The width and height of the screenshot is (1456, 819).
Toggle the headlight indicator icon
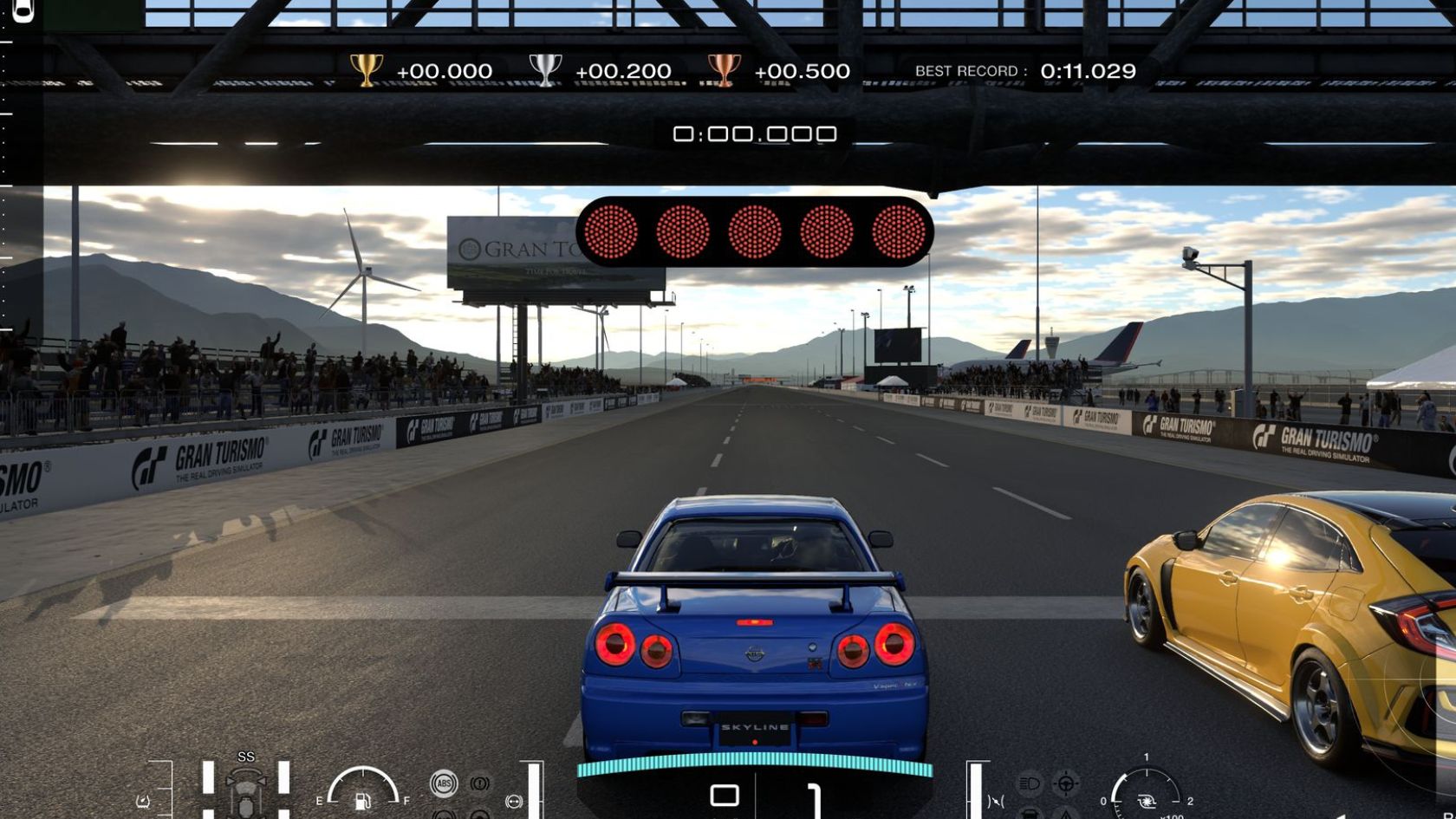click(x=1029, y=783)
